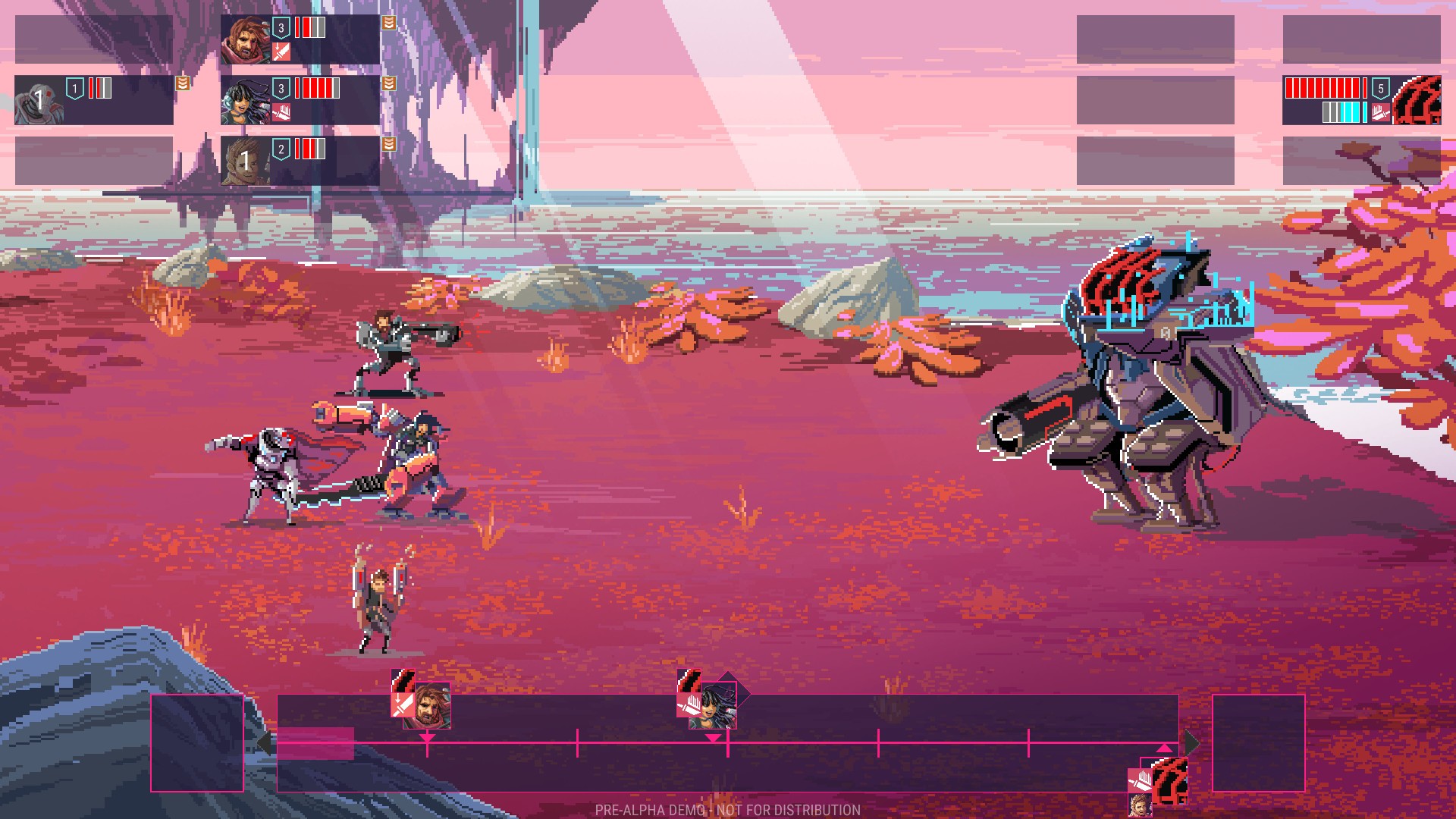Click the shield badge showing 3 next to the headphones girl
Image resolution: width=1456 pixels, height=819 pixels.
[281, 89]
